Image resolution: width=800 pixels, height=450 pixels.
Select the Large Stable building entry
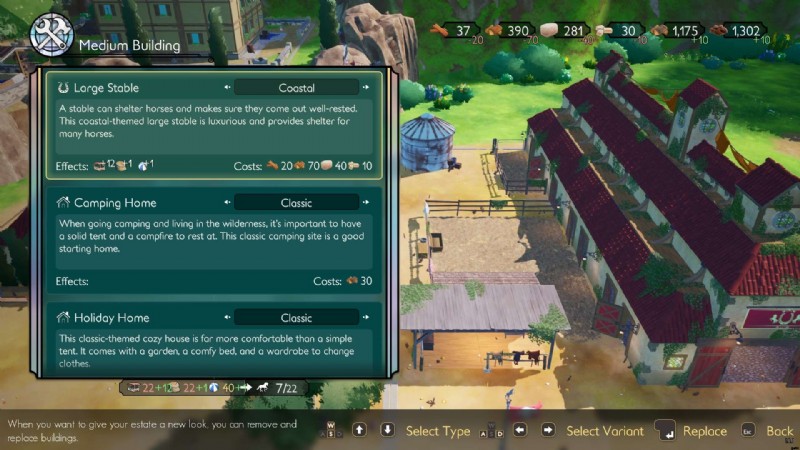(x=213, y=123)
